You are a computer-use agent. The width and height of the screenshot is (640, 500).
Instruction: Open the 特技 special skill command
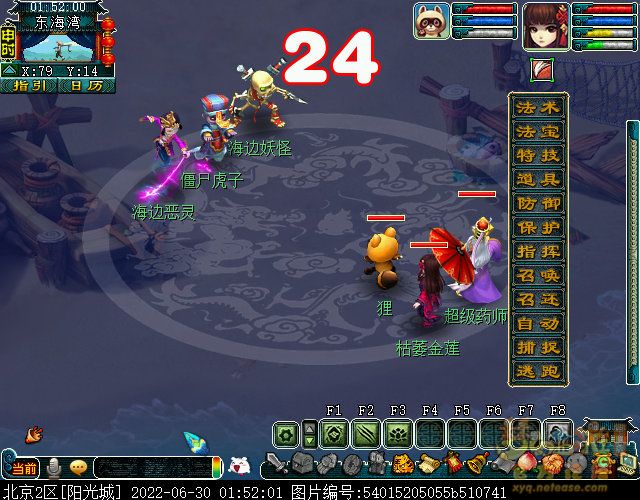pos(538,156)
